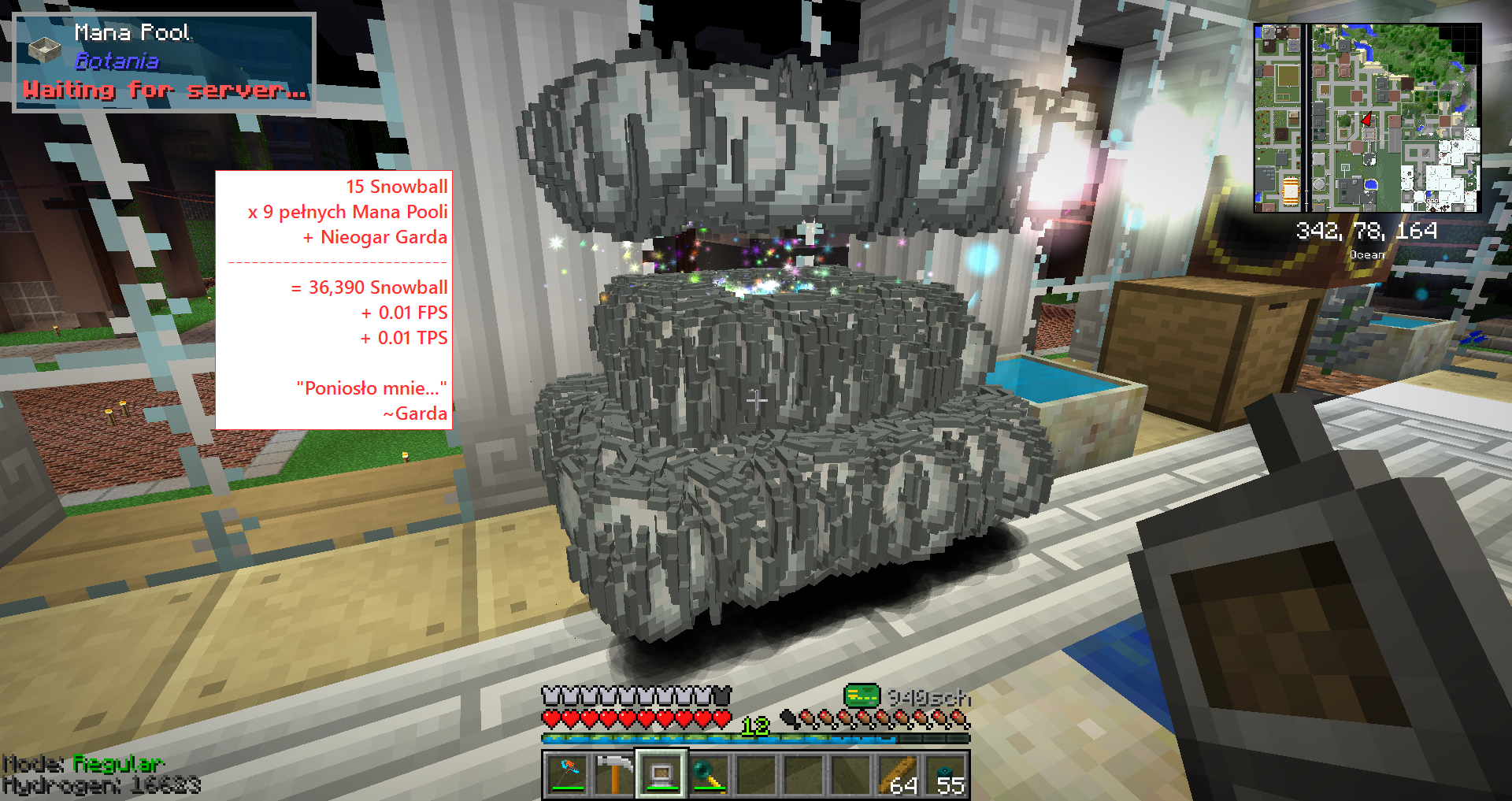Click the green circuit board HUD icon
Image resolution: width=1512 pixels, height=801 pixels.
[x=862, y=695]
